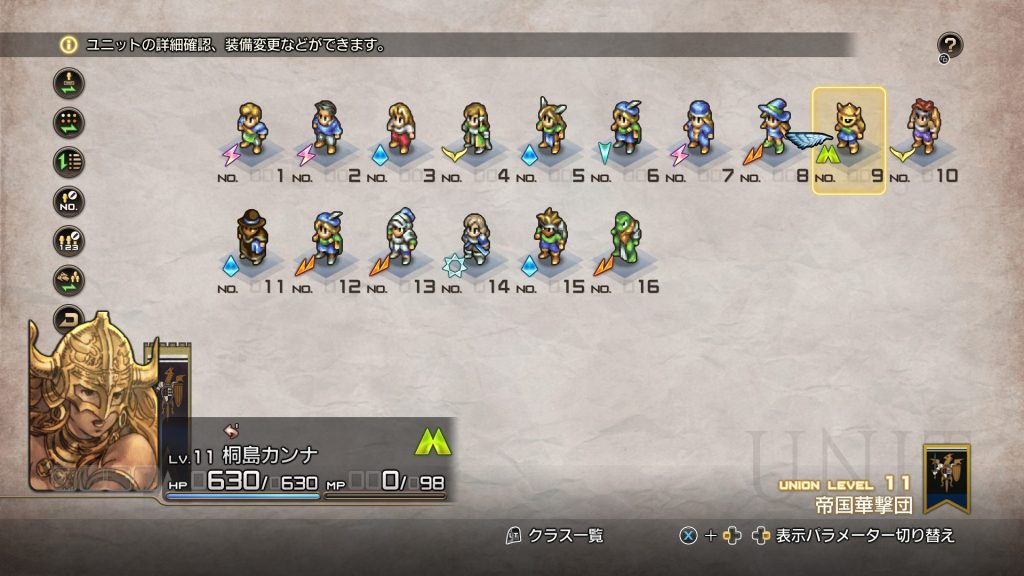Choose unit No. 10 with red hair
The height and width of the screenshot is (576, 1024).
(x=922, y=130)
